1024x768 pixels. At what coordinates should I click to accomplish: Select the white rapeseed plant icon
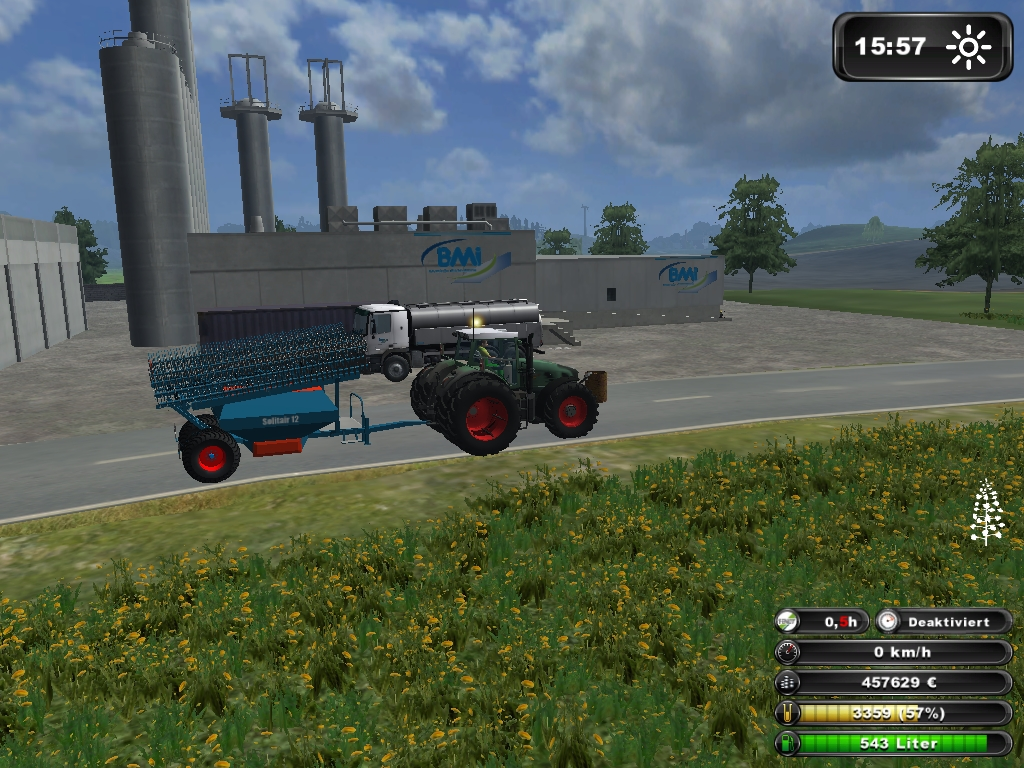coord(987,512)
